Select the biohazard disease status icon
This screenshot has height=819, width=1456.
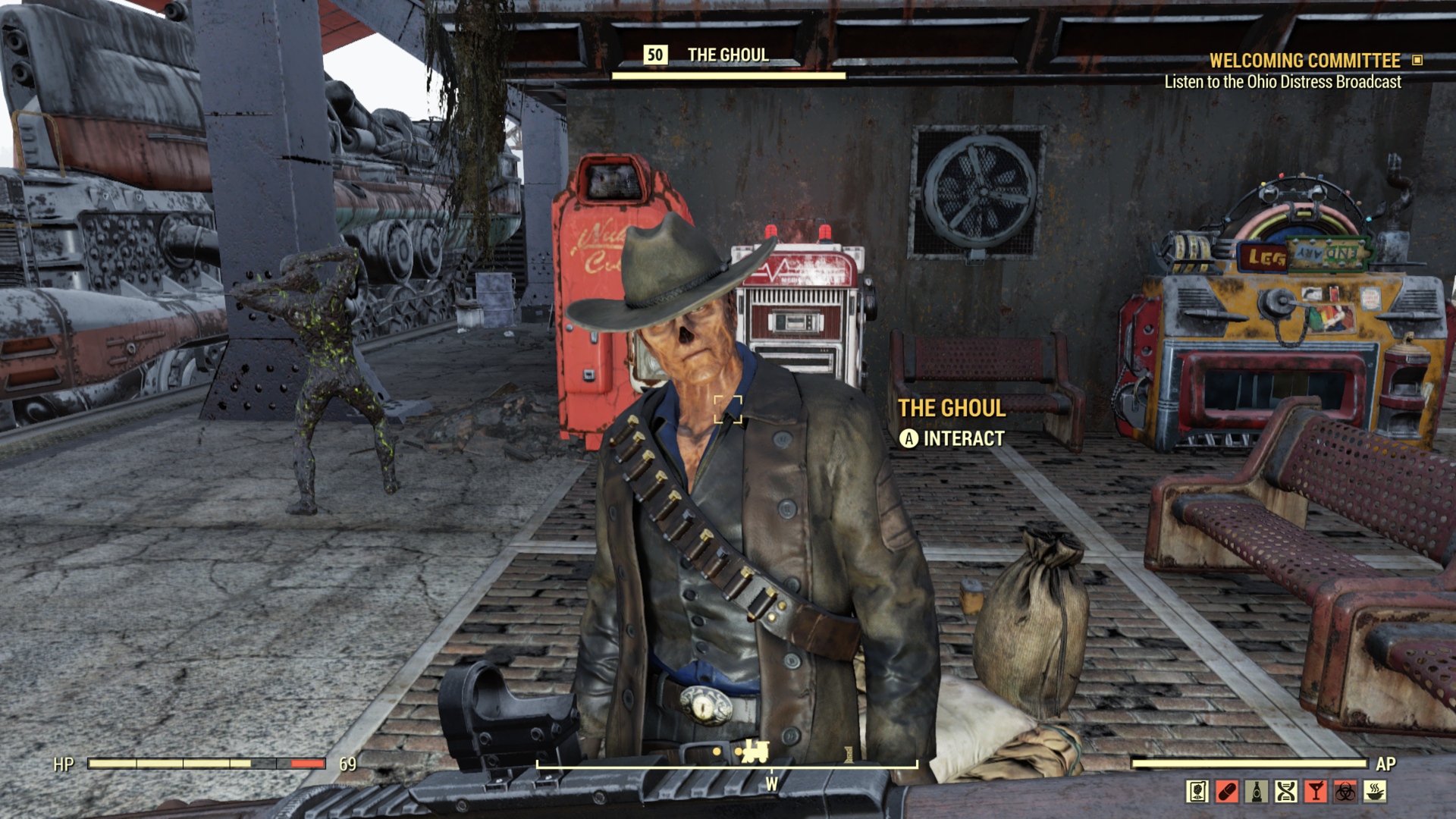click(x=1345, y=792)
